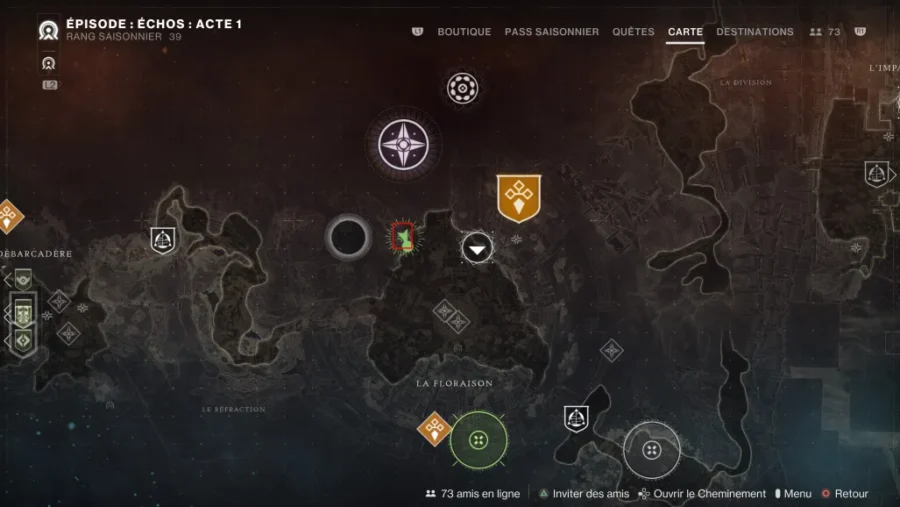Select the white downward triangle marker

pyautogui.click(x=477, y=248)
